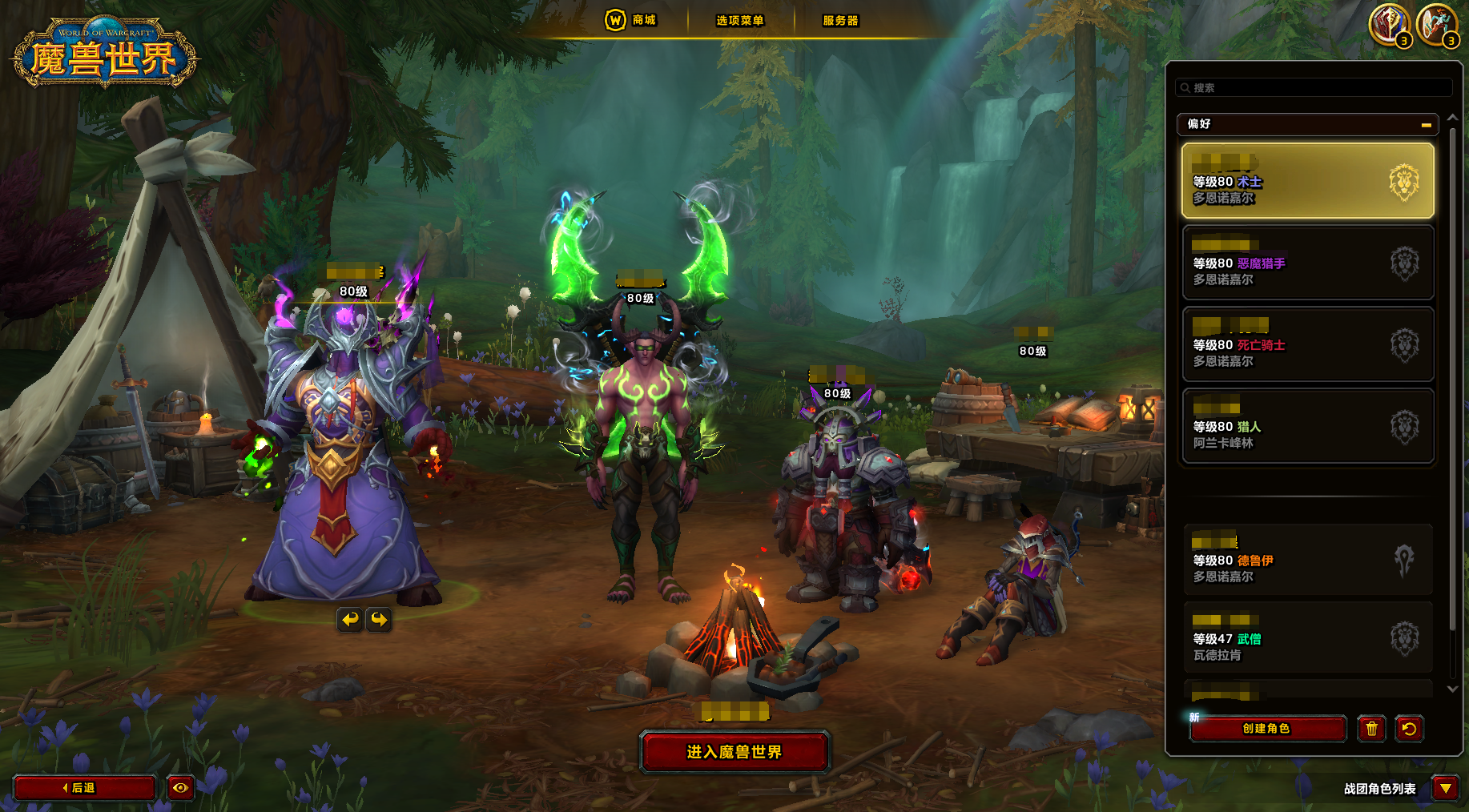Select the level 80 德鲁伊 character row
This screenshot has width=1469, height=812.
pyautogui.click(x=1307, y=560)
